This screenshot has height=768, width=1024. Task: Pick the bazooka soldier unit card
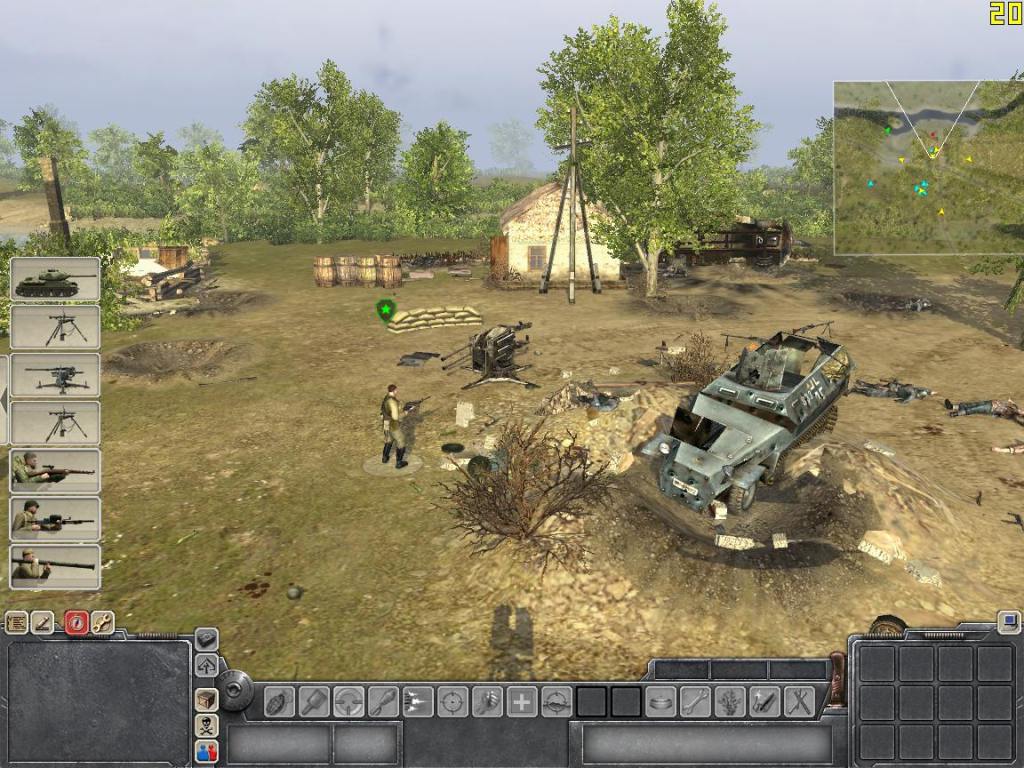click(55, 567)
